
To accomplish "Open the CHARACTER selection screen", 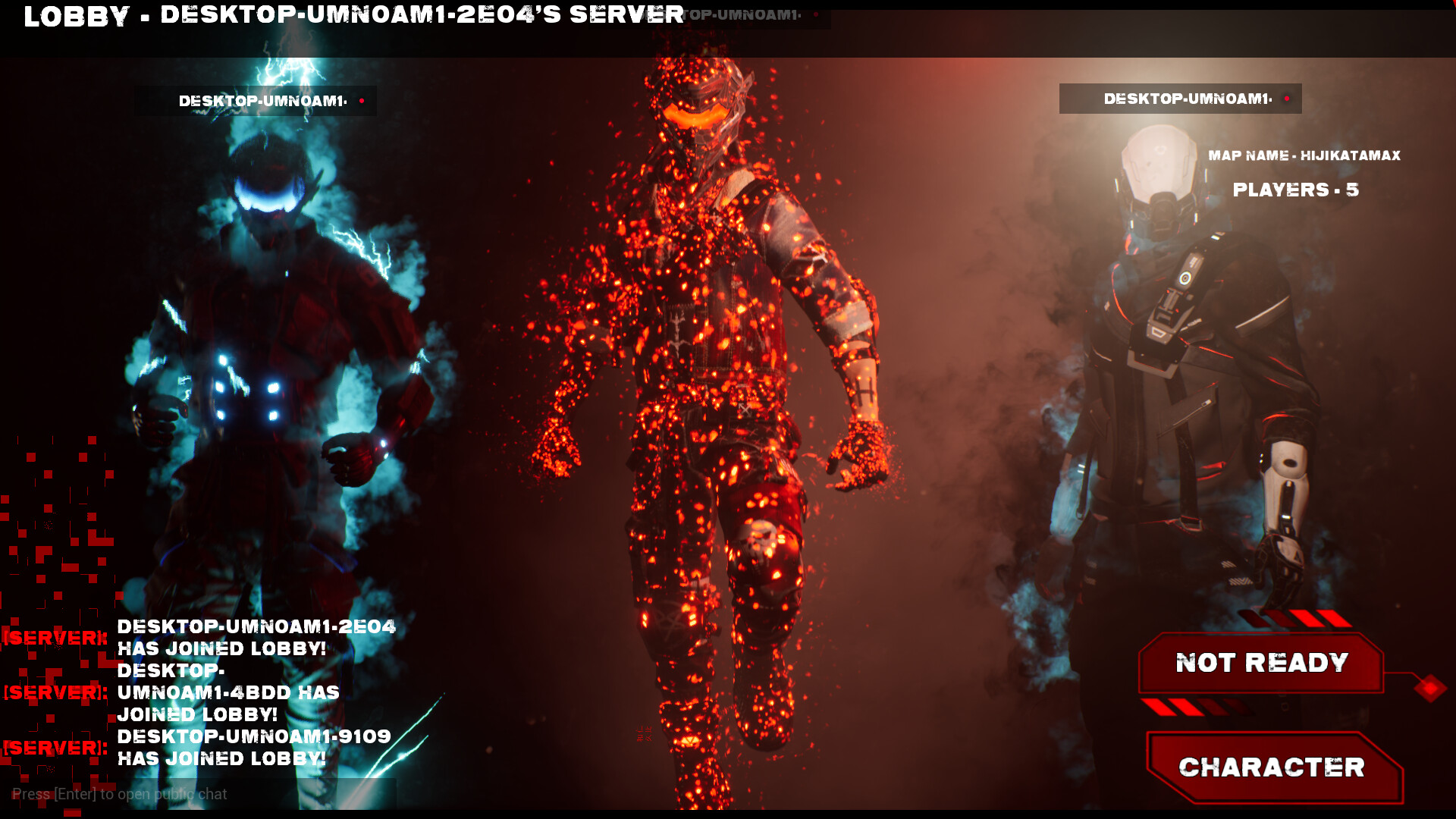I will [x=1272, y=767].
